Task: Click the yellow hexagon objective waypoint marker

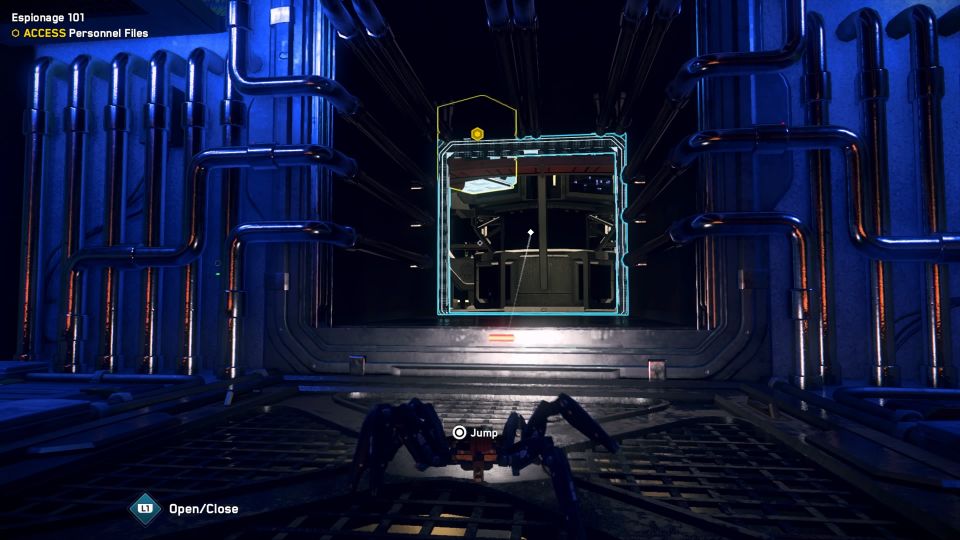Action: pos(478,133)
